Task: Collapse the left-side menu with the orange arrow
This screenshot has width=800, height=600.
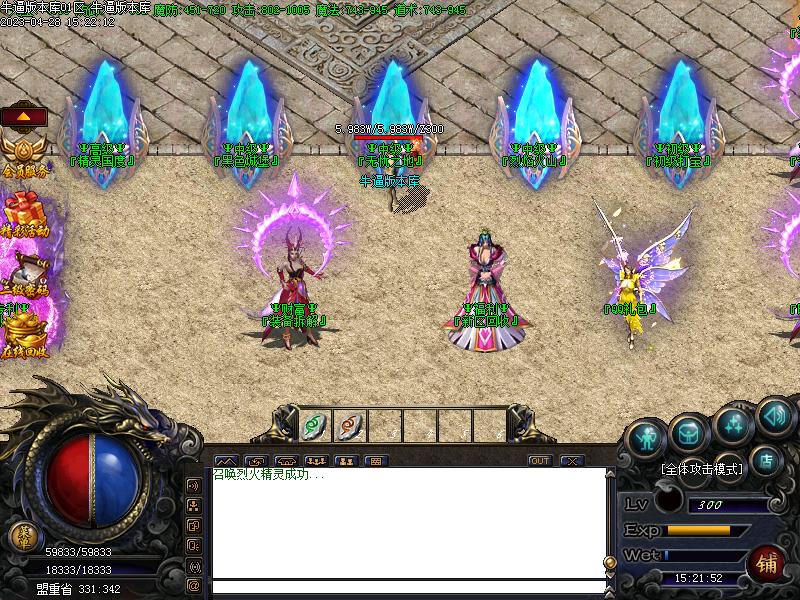Action: pos(24,116)
